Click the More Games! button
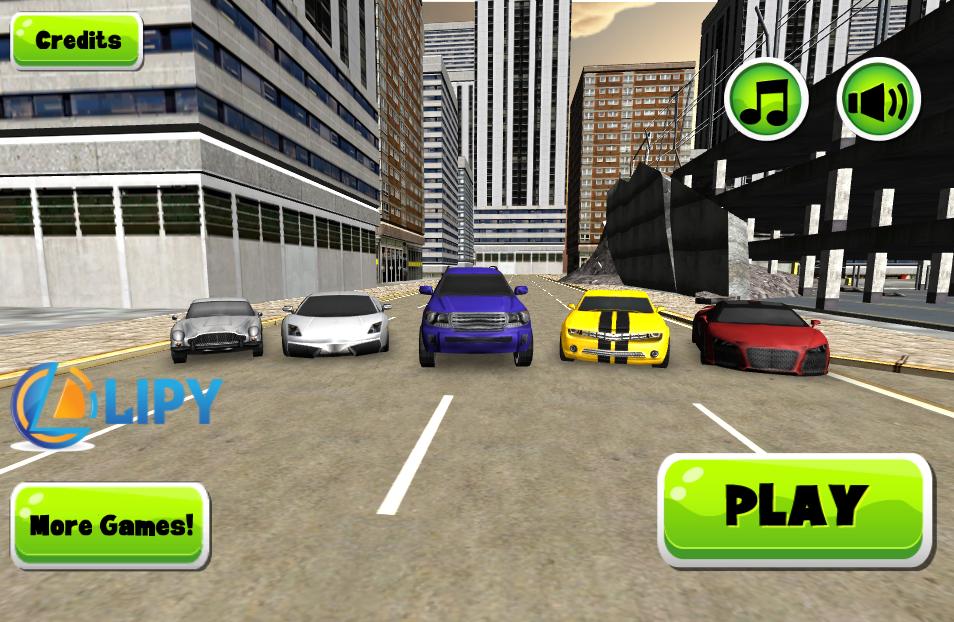The width and height of the screenshot is (954, 622). pyautogui.click(x=110, y=525)
